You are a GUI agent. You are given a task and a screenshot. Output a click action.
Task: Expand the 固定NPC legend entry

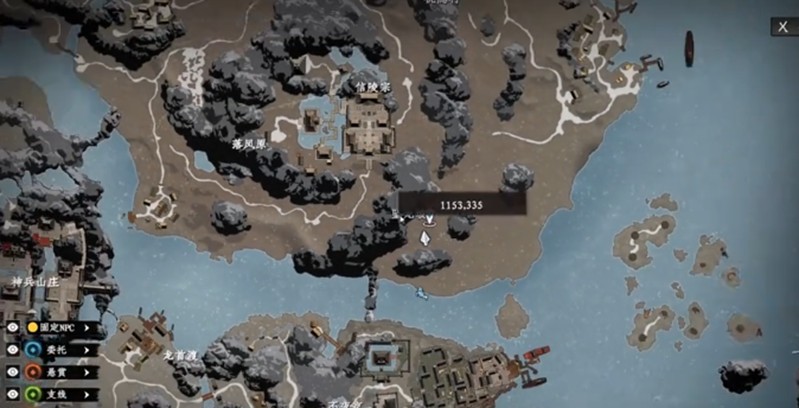88,327
